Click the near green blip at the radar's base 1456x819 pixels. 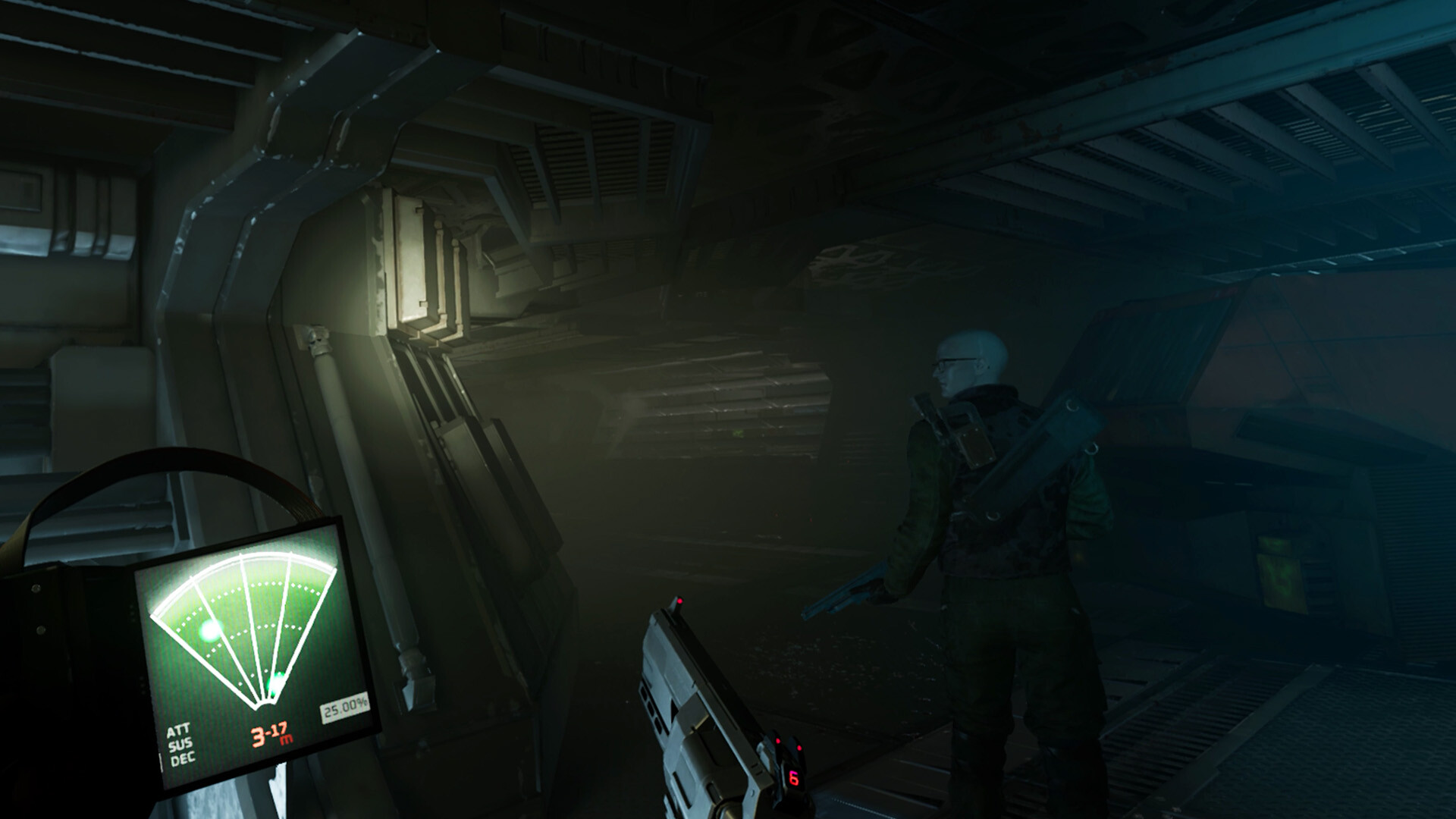pos(275,681)
